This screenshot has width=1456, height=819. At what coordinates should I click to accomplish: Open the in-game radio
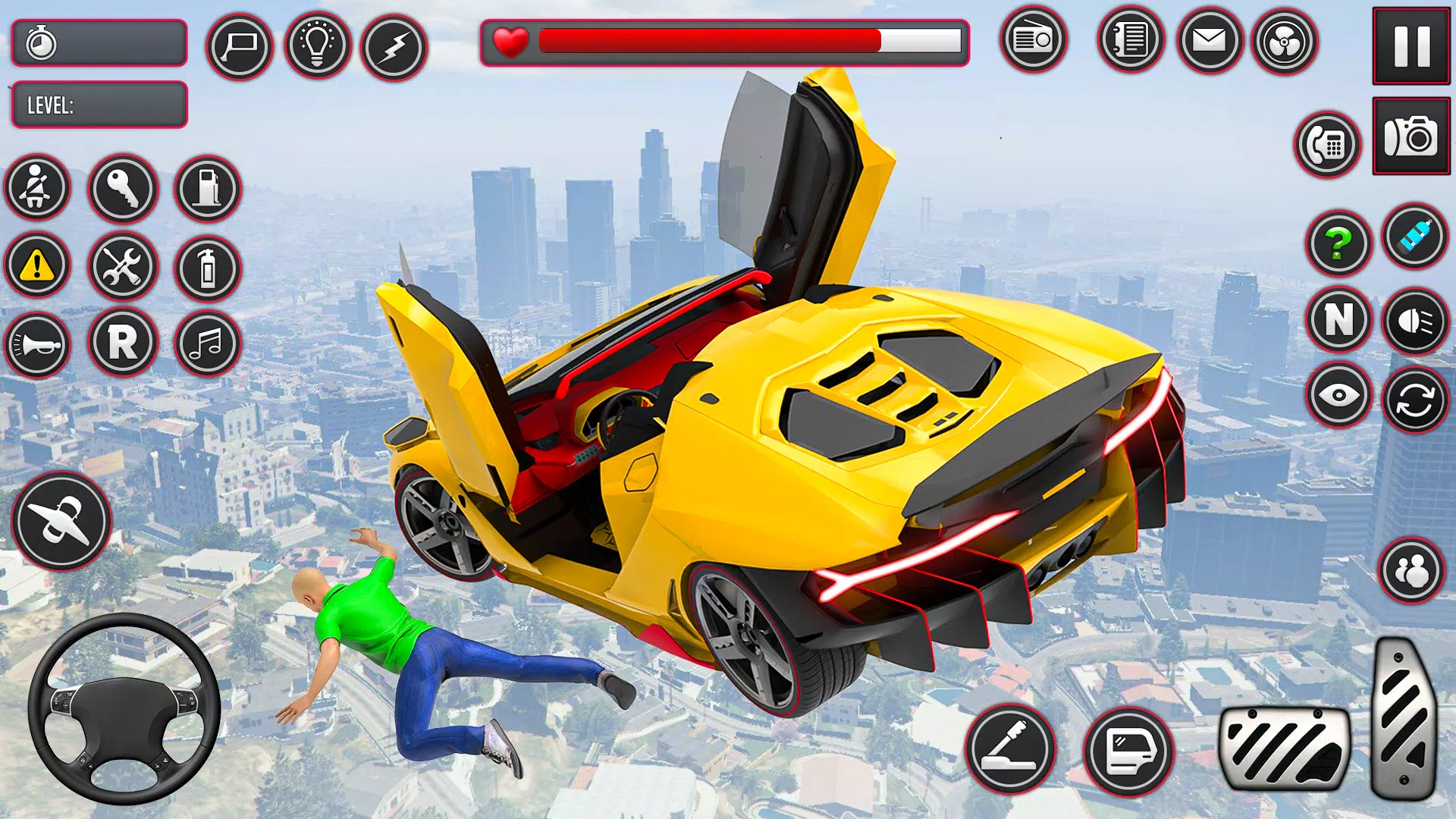[1034, 42]
